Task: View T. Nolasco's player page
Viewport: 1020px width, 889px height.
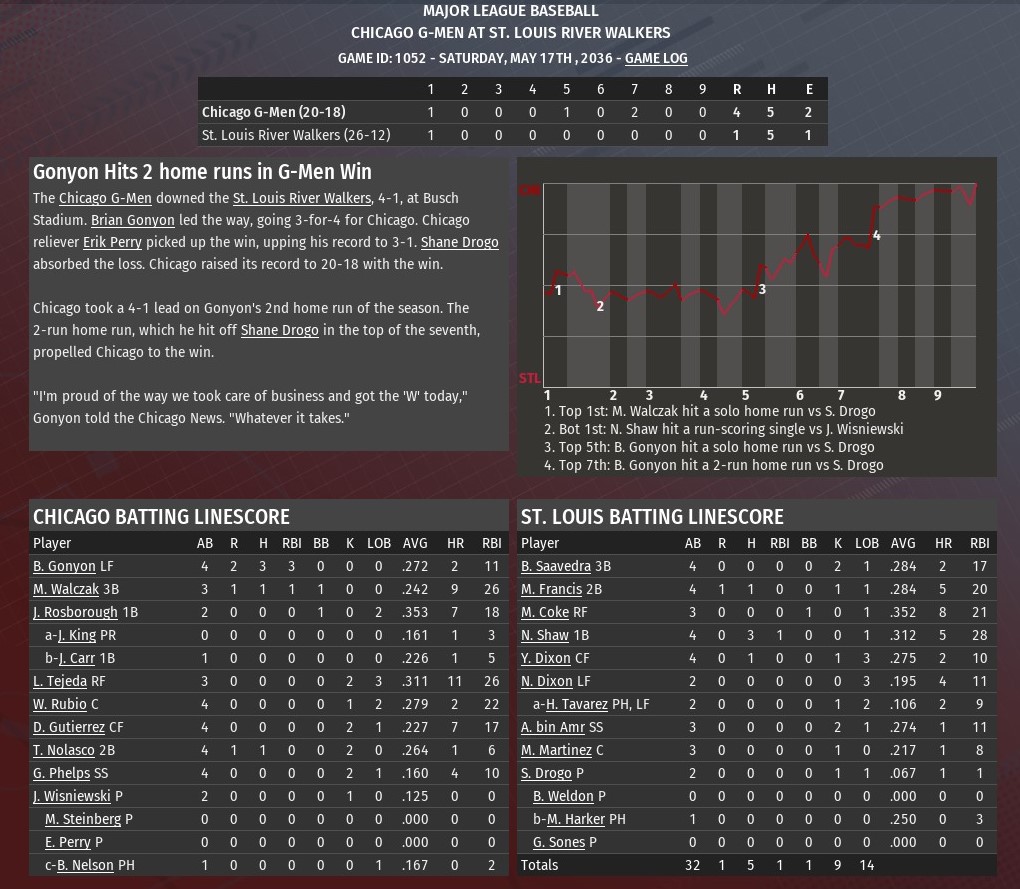Action: [64, 750]
